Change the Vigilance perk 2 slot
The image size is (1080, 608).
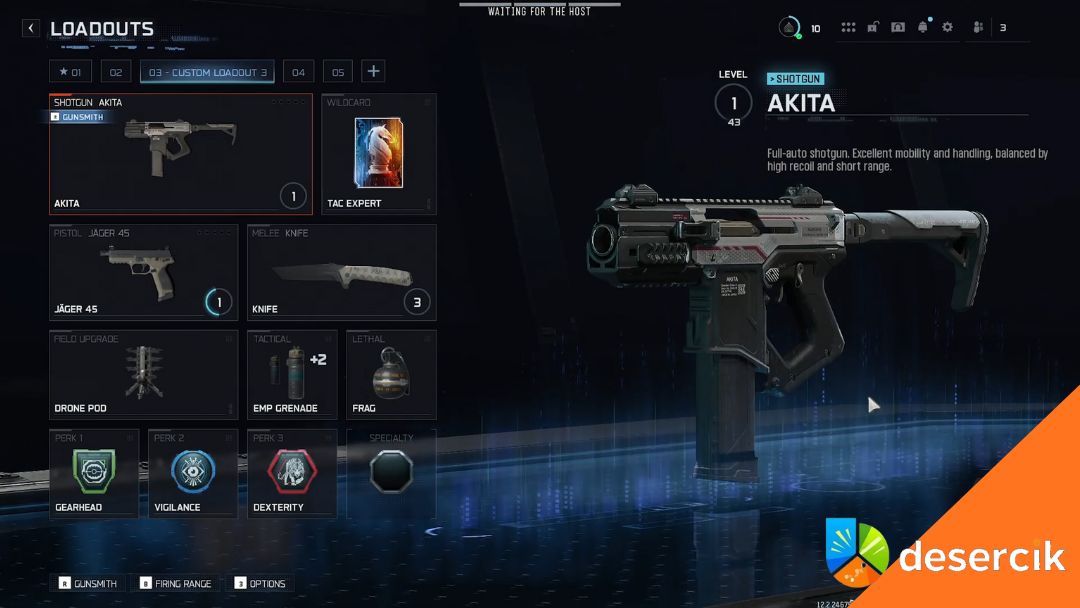[x=192, y=473]
